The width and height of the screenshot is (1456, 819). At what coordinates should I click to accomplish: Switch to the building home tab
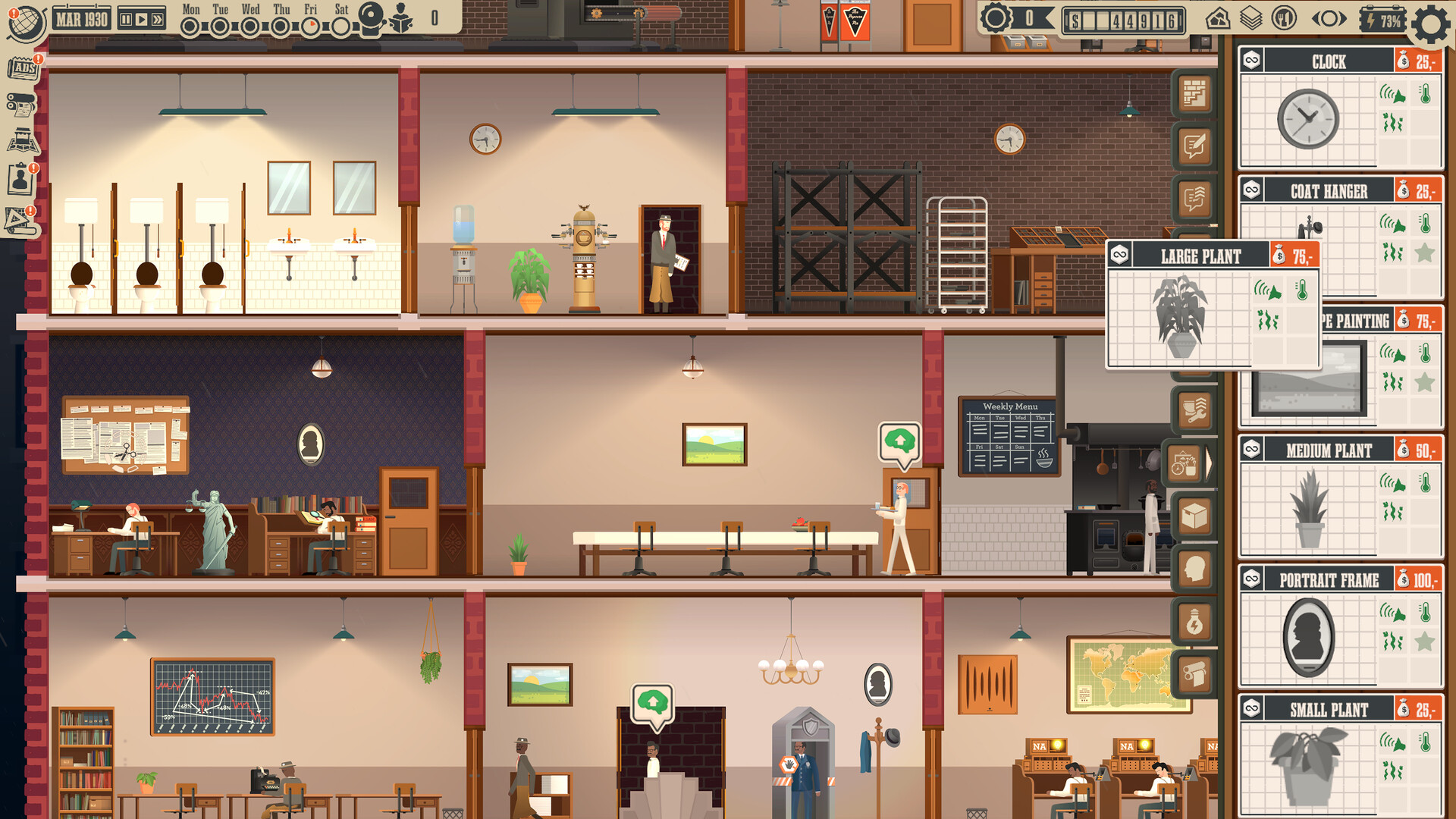tap(1219, 17)
